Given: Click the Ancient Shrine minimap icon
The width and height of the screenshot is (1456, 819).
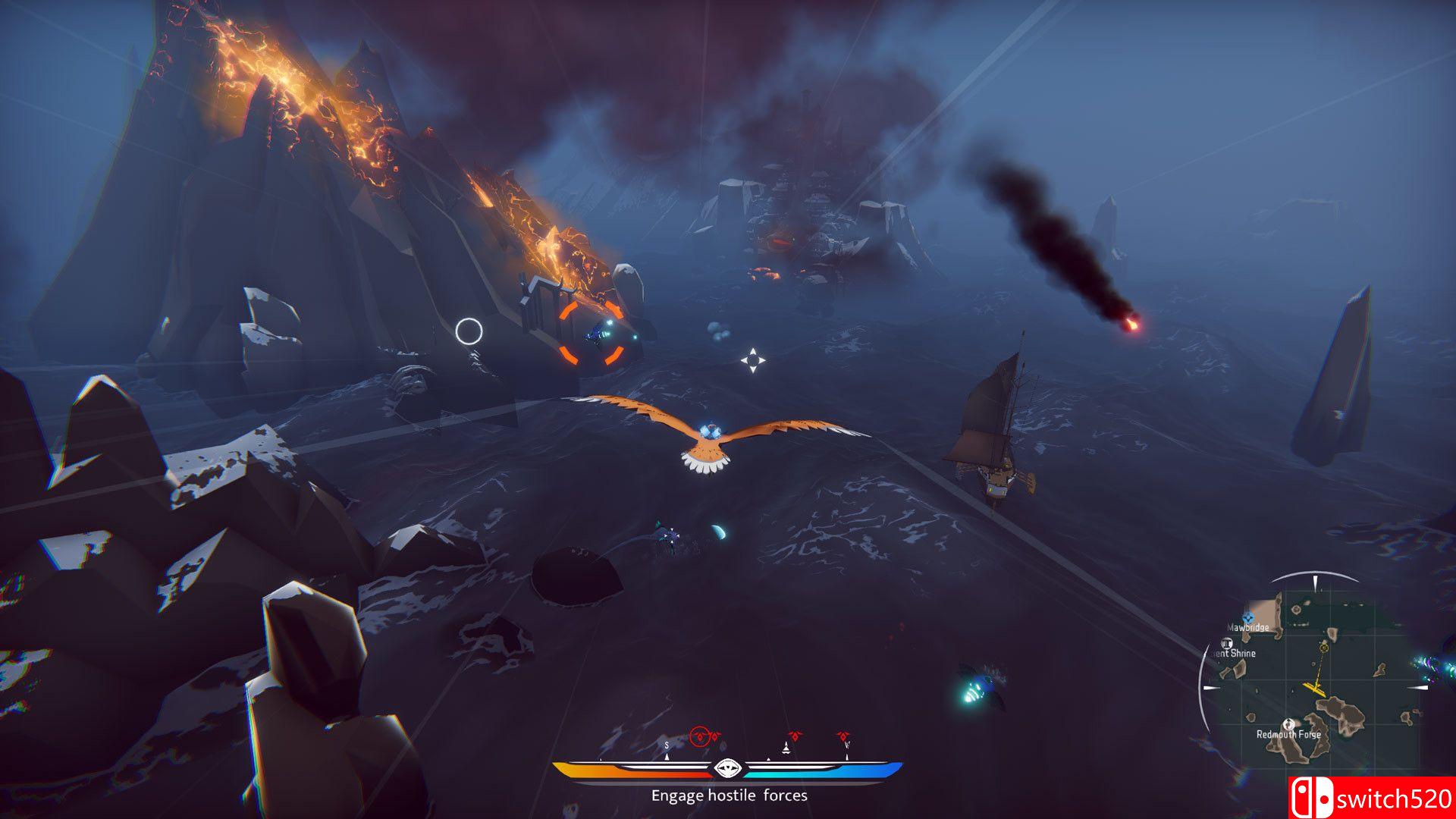Looking at the screenshot, I should [x=1226, y=644].
